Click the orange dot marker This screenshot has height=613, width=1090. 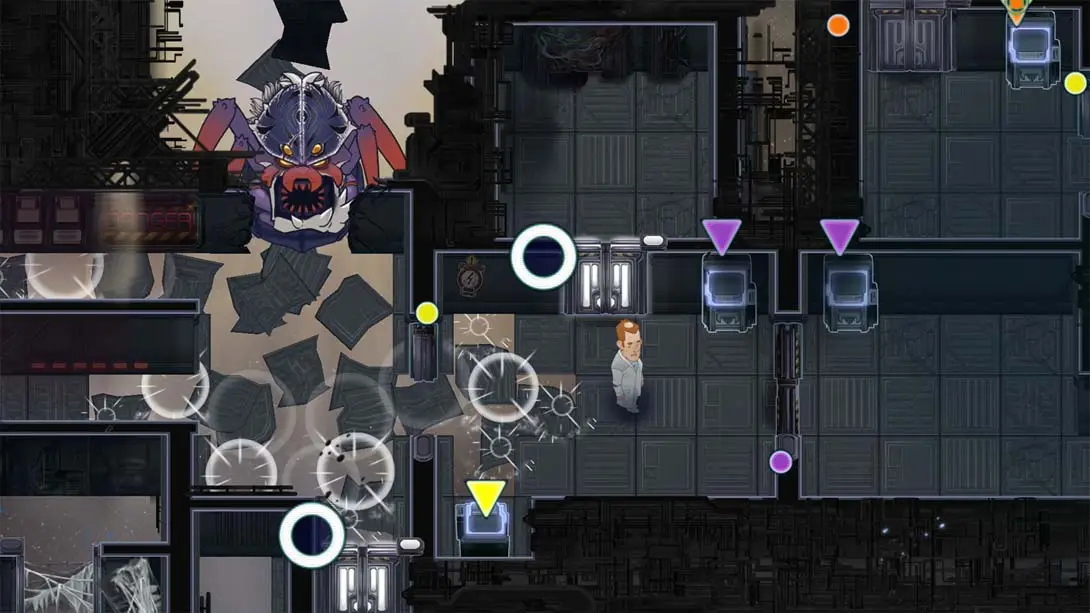click(x=838, y=25)
